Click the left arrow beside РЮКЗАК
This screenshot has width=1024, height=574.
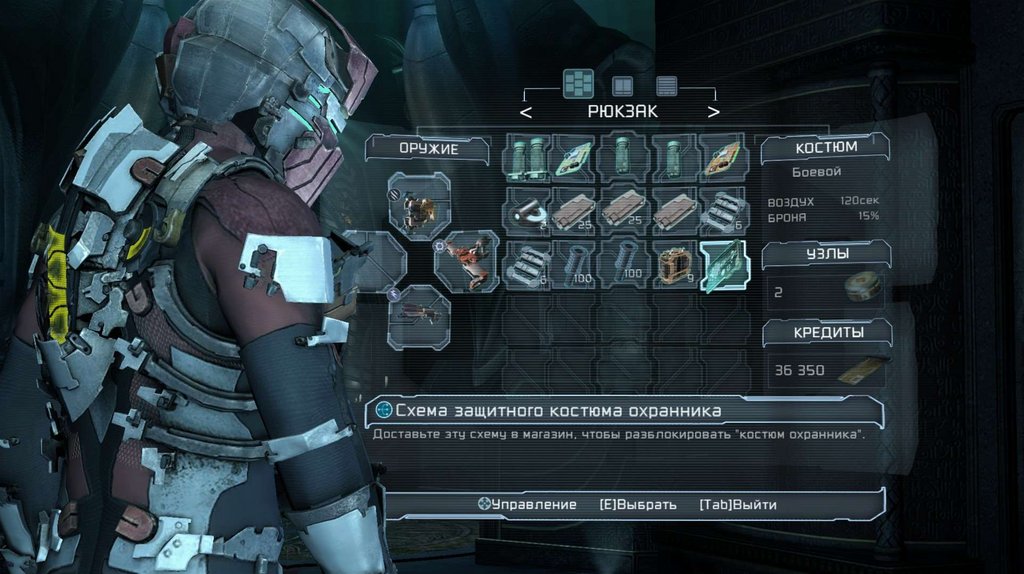[x=526, y=112]
